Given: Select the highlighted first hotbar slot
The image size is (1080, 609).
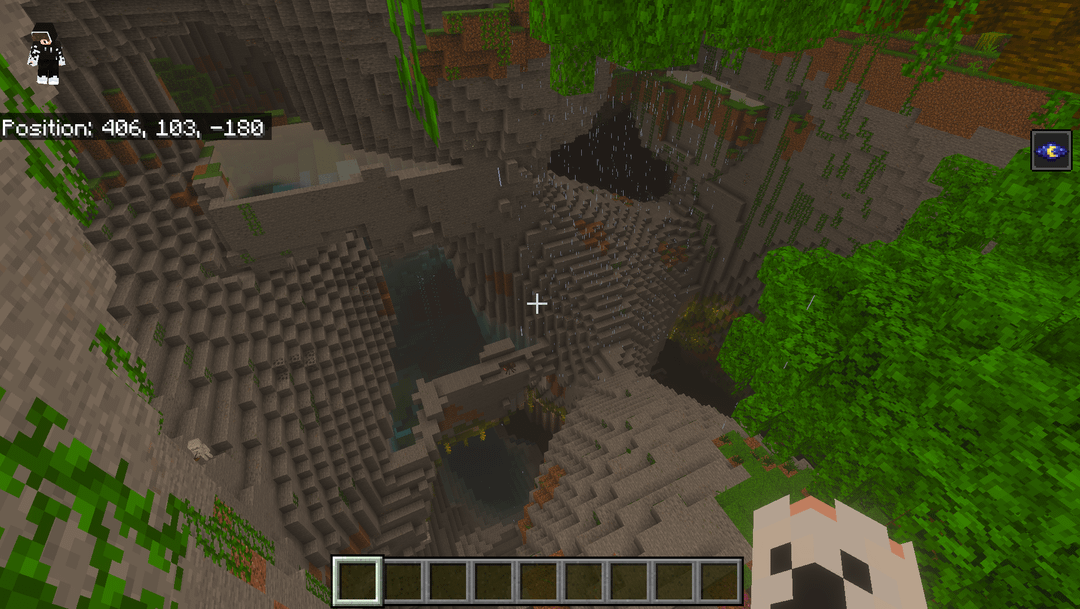Looking at the screenshot, I should (357, 581).
